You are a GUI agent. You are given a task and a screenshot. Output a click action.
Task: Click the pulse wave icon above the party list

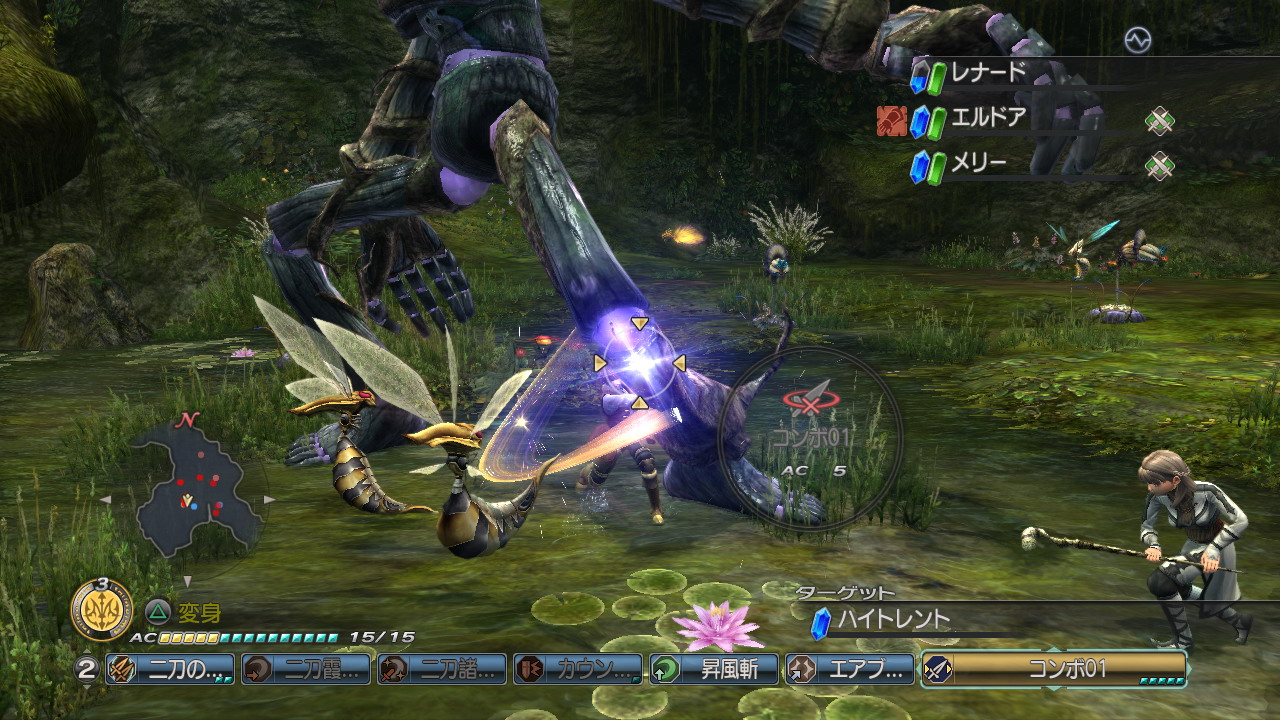1137,40
